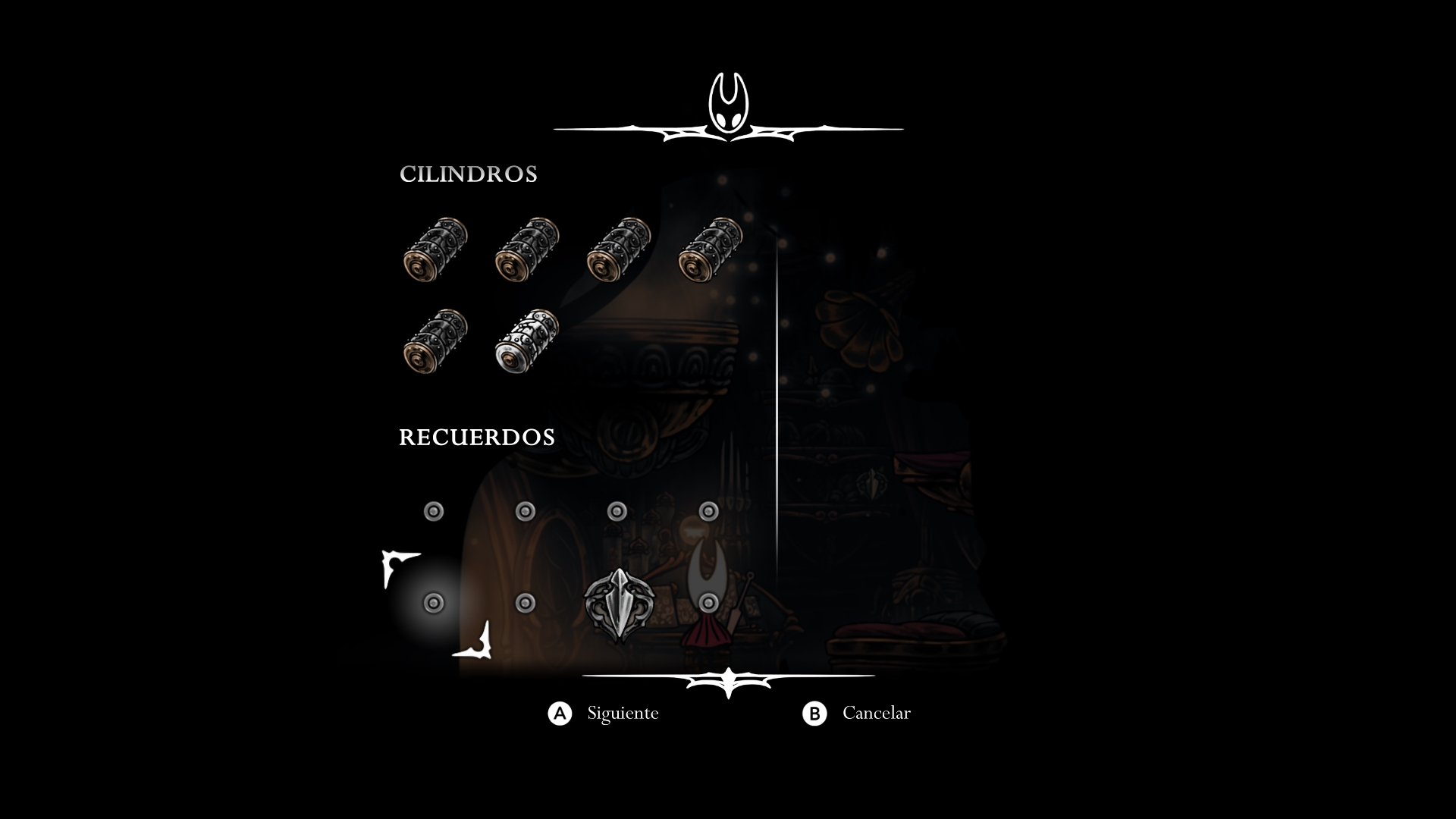Select the silver-white cylinder
The image size is (1456, 819).
coord(526,340)
